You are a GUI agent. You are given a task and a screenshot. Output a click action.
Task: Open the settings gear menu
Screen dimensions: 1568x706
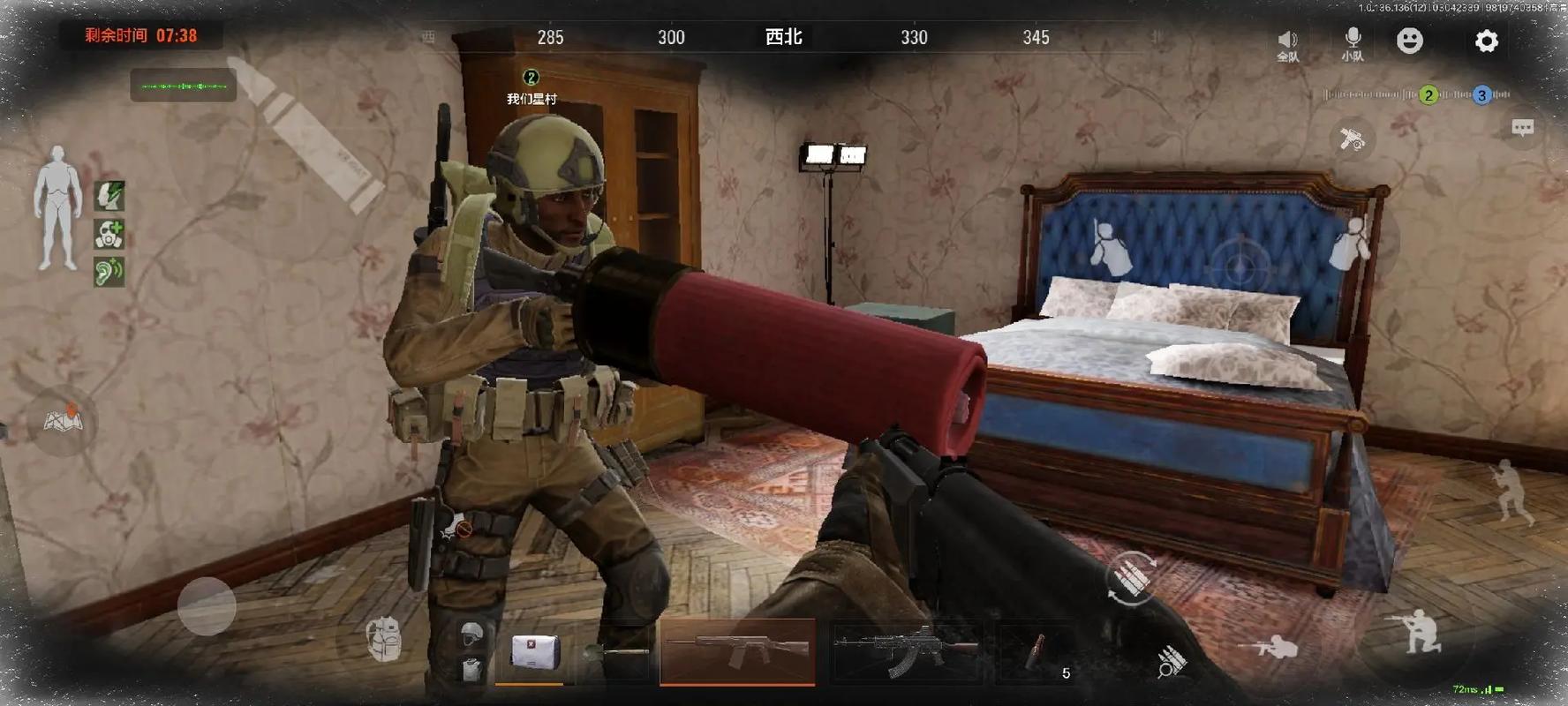(1487, 41)
